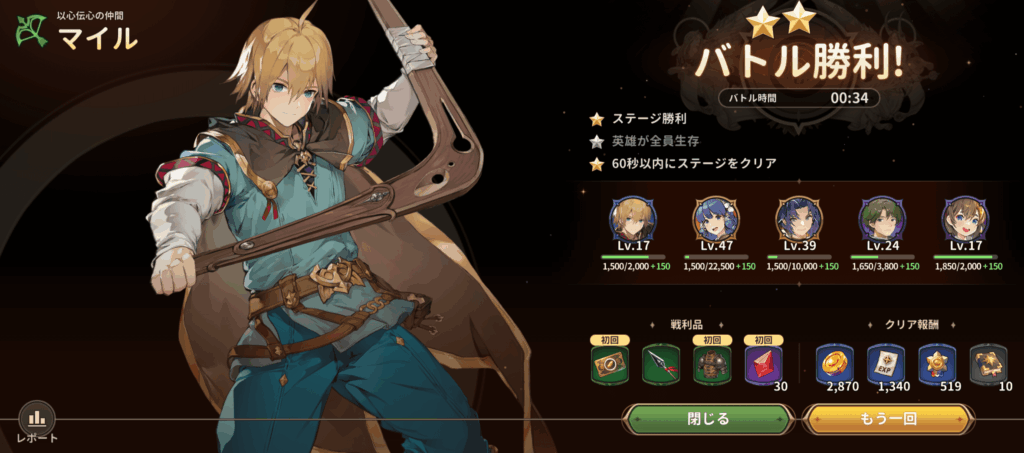The height and width of the screenshot is (453, 1024).
Task: View the golden book clear reward
Action: [988, 364]
